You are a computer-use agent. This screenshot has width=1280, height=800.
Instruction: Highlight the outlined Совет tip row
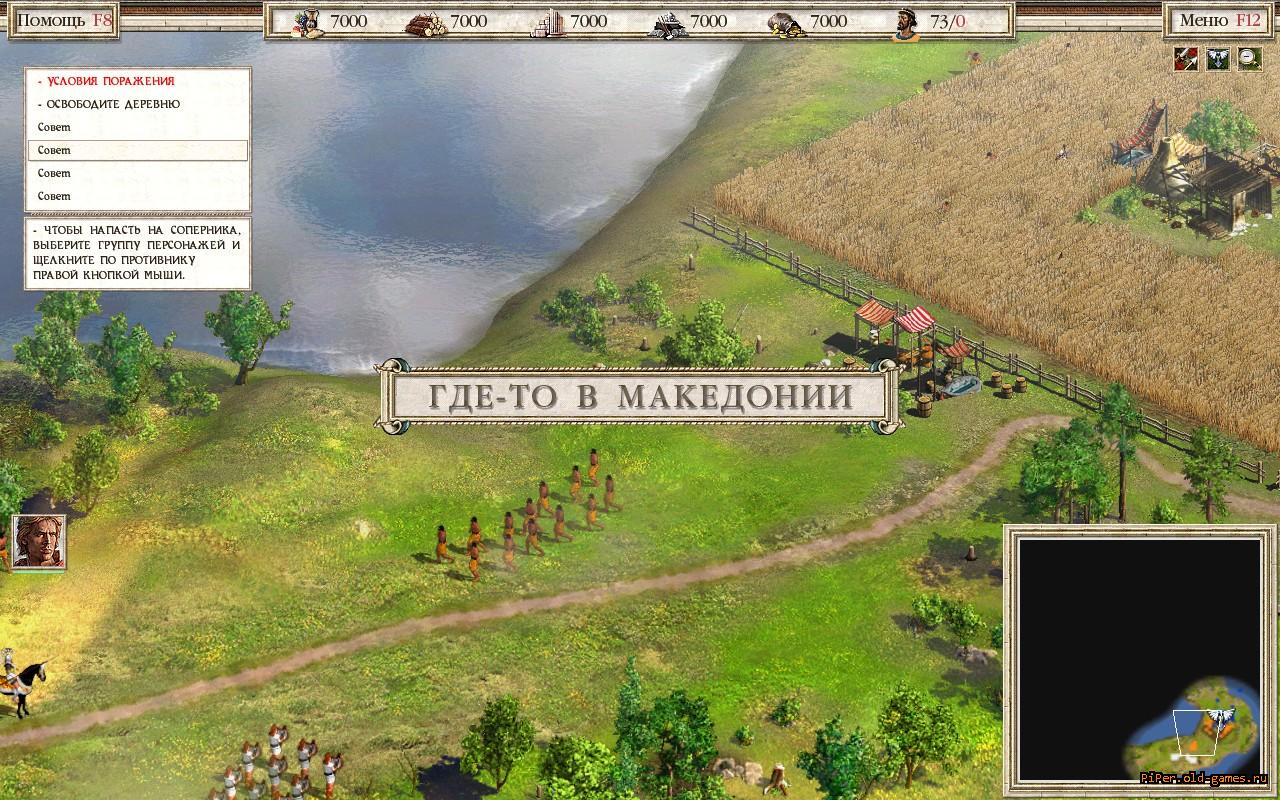(137, 150)
